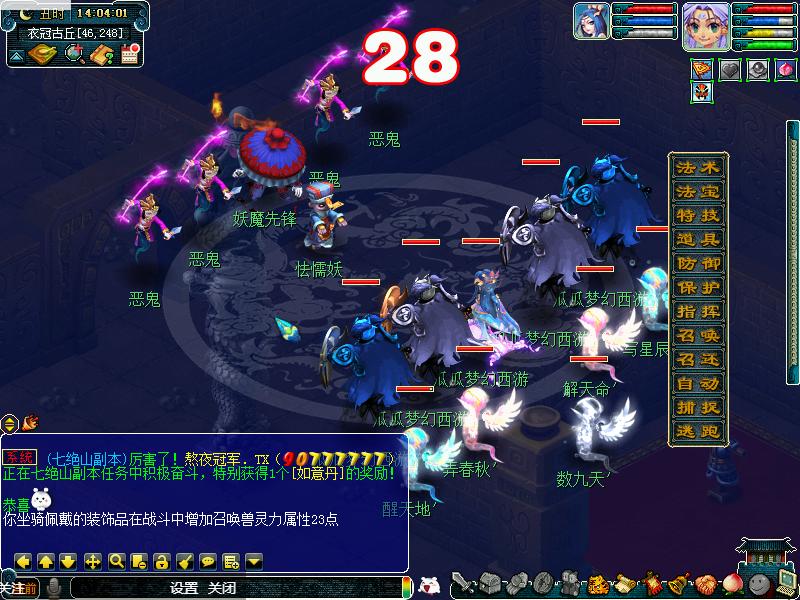This screenshot has height=600, width=800.
Task: Toggle the chat padlock icon
Action: pos(162,561)
